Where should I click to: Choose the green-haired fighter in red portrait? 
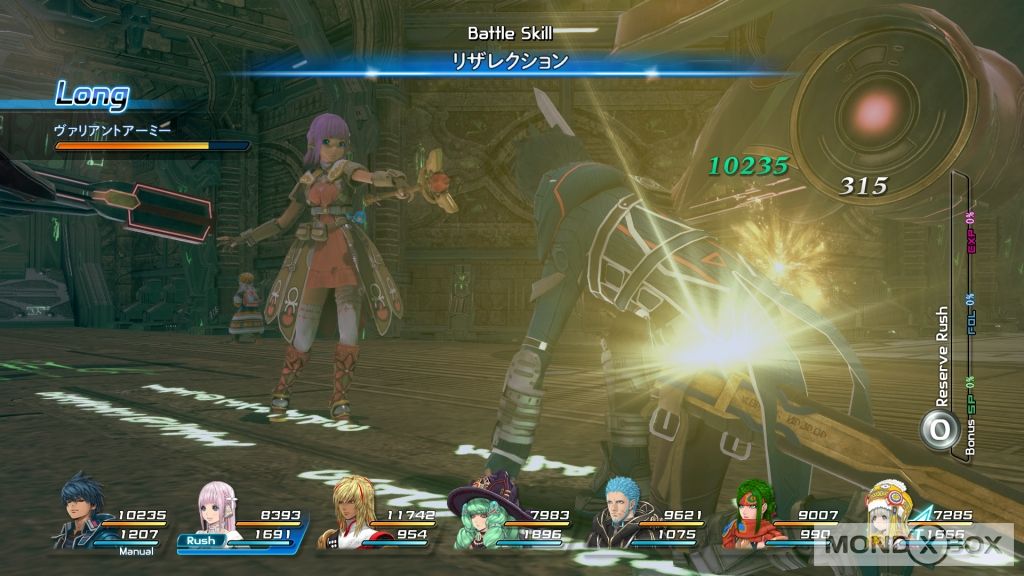coord(757,512)
